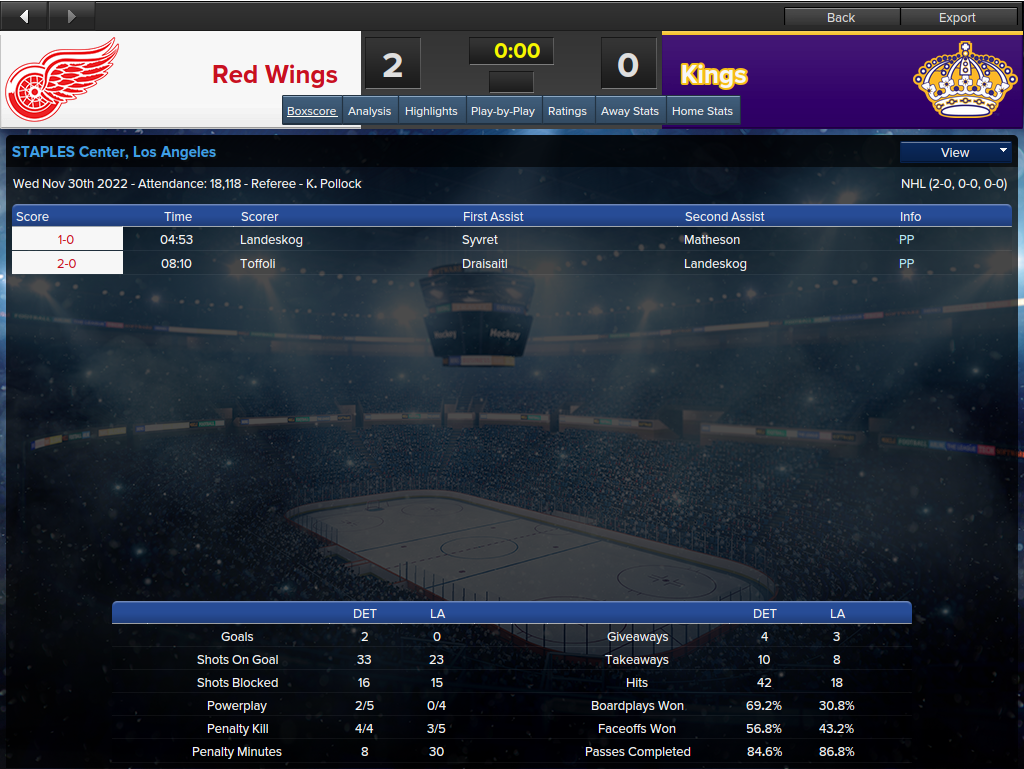Go forward with the right arrow button
The image size is (1024, 769).
pyautogui.click(x=71, y=16)
